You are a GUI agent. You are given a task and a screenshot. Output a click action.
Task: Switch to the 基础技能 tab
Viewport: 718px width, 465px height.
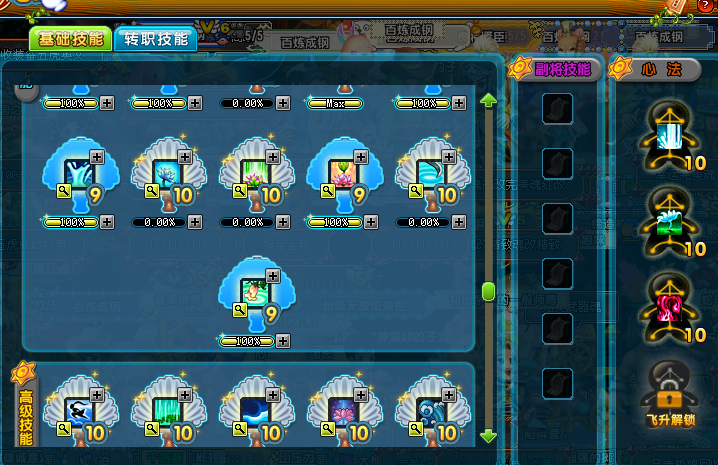pyautogui.click(x=70, y=39)
